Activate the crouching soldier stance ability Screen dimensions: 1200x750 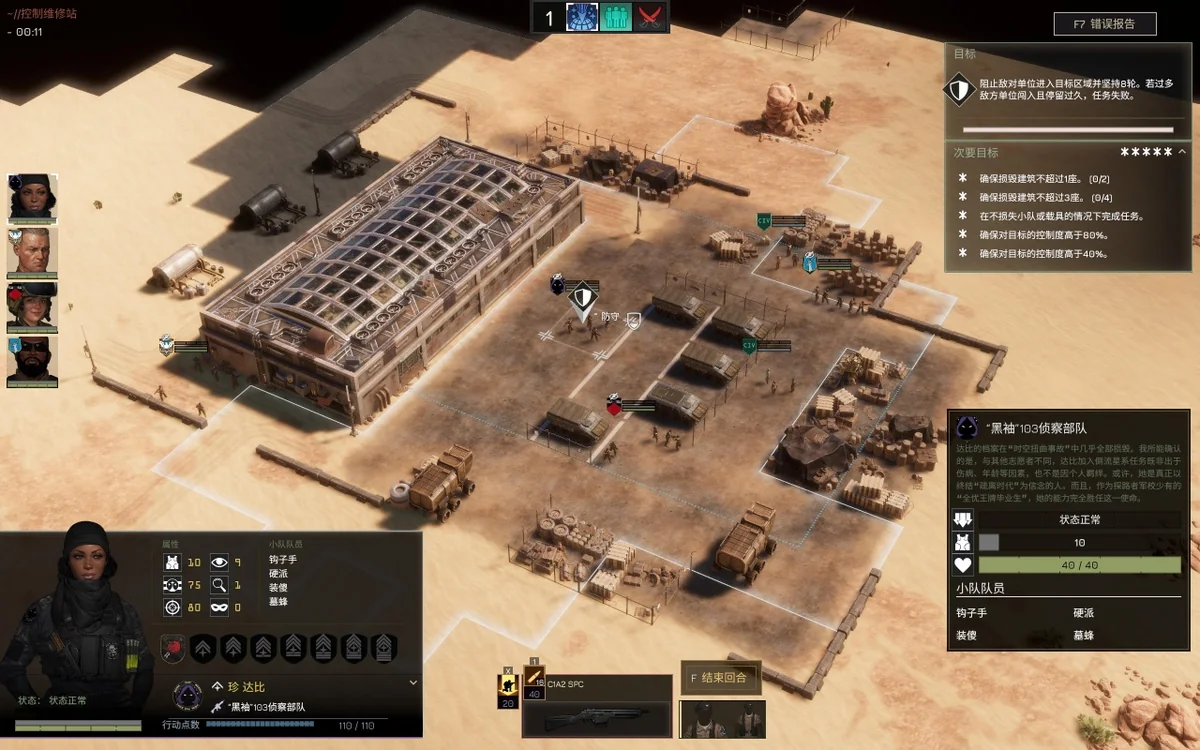coord(507,685)
